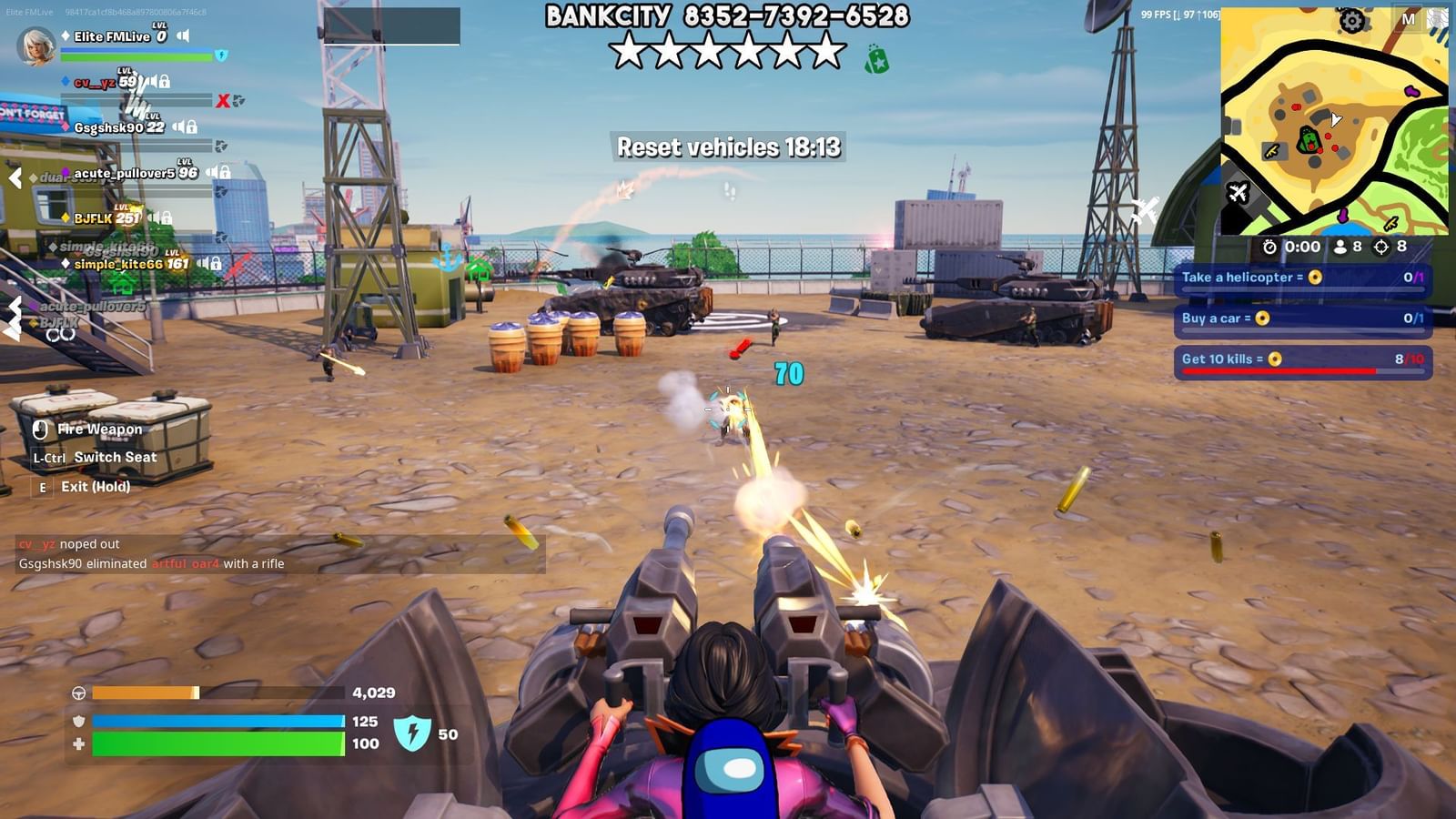
Task: Click the crosshair eliminations icon on scoreboard
Action: [x=1382, y=248]
